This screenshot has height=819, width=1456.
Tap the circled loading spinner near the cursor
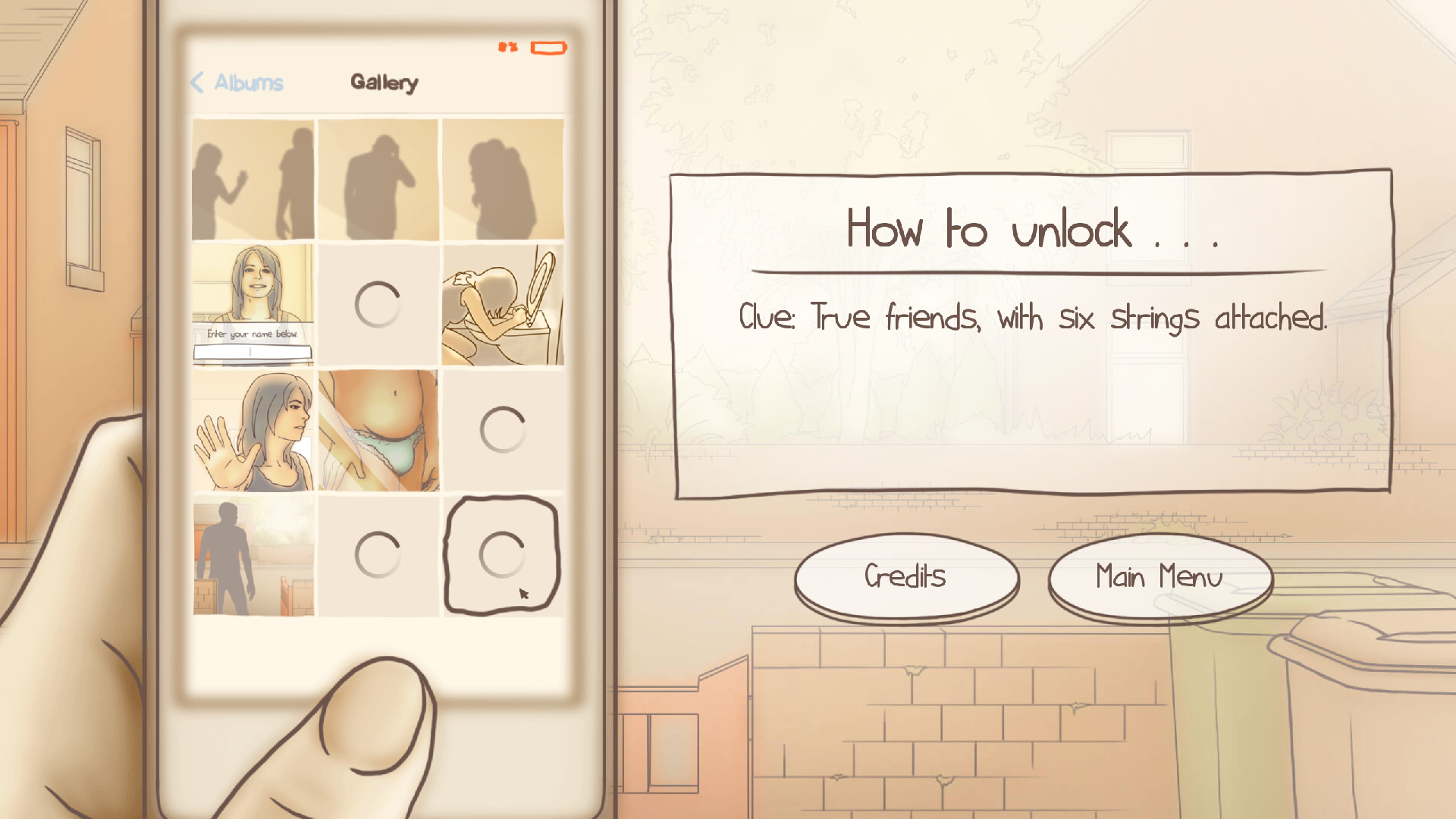[x=502, y=554]
